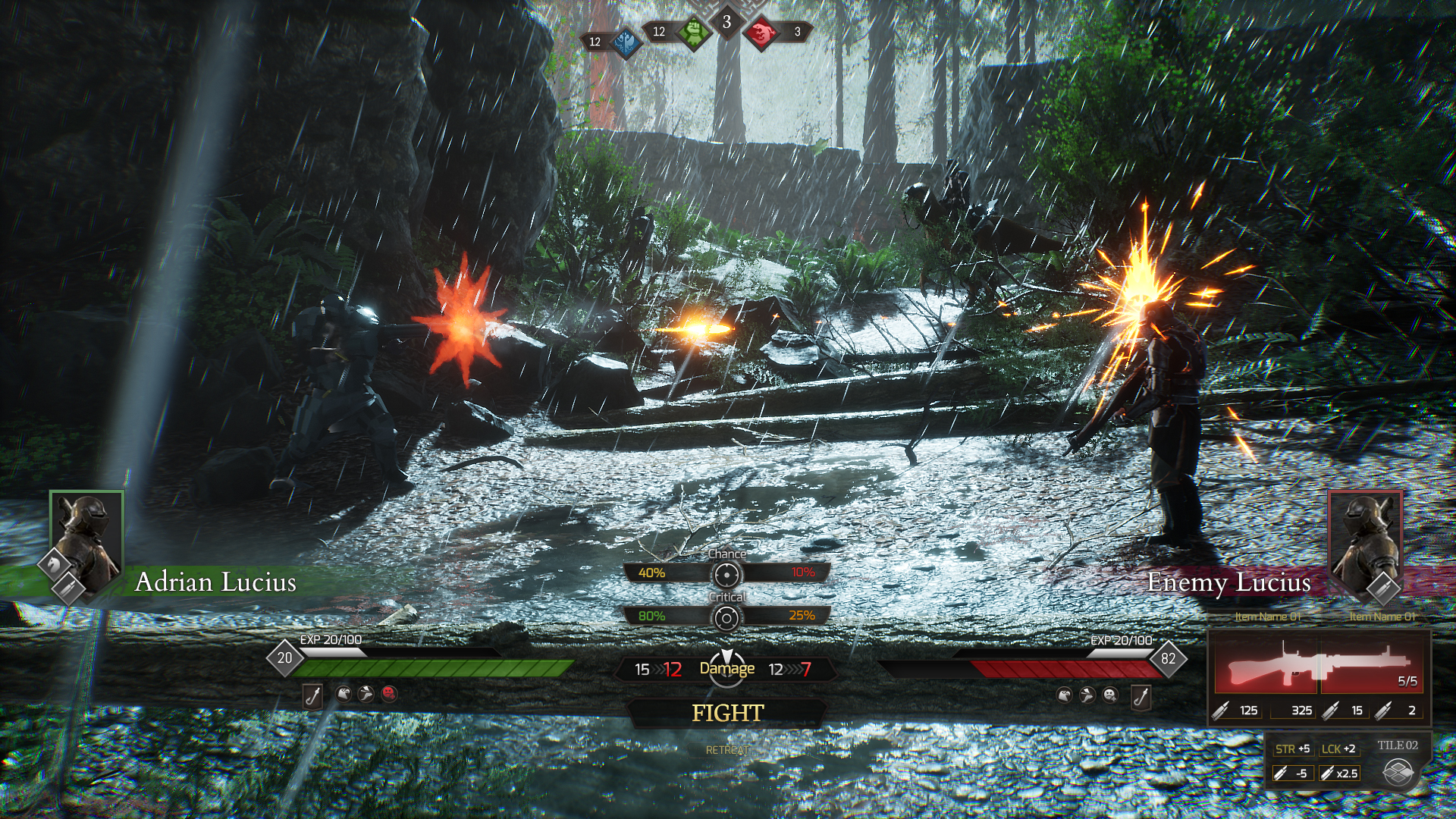Select the red angry-face status icon
Viewport: 1456px width, 819px height.
pyautogui.click(x=389, y=693)
